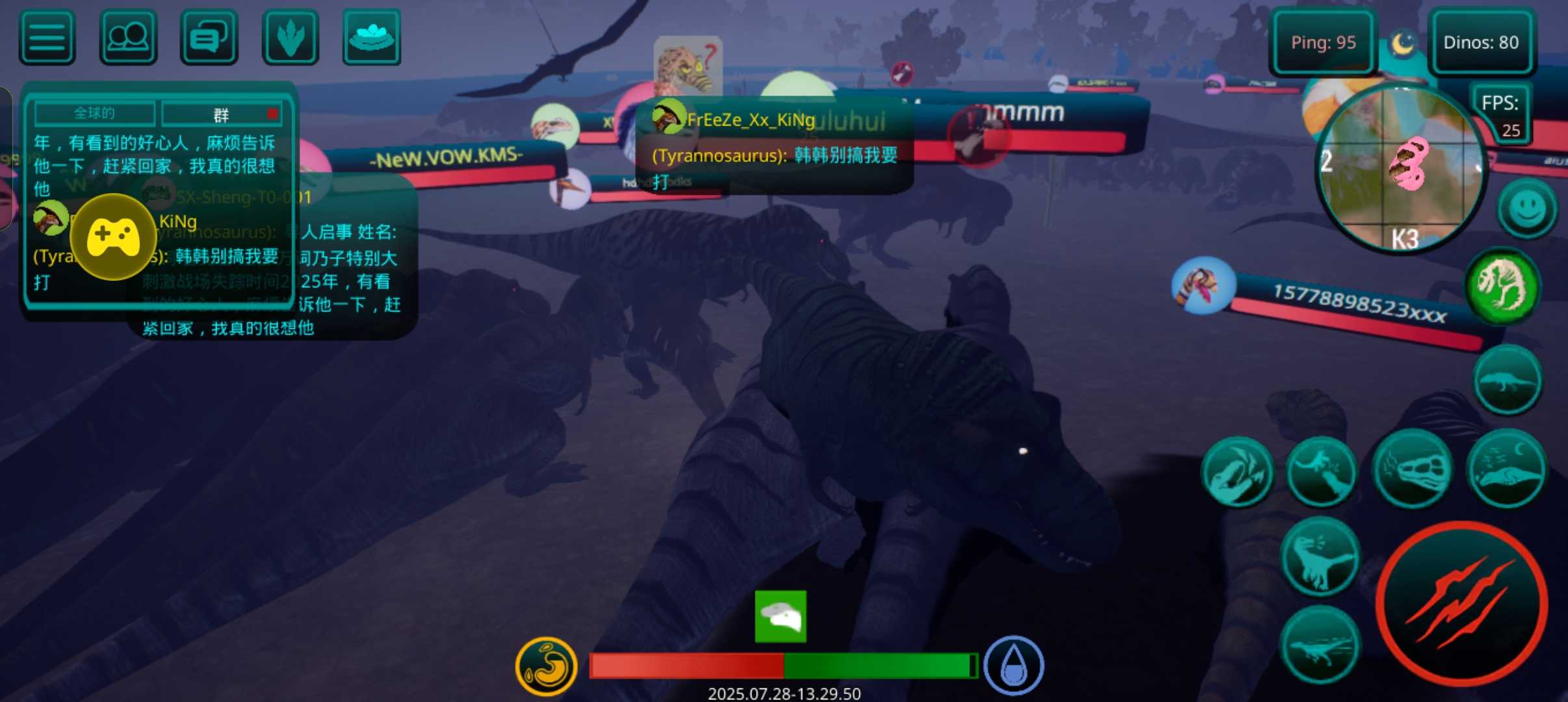Use the roaring dinosaur head ability
This screenshot has height=702, width=1568.
pyautogui.click(x=1236, y=473)
